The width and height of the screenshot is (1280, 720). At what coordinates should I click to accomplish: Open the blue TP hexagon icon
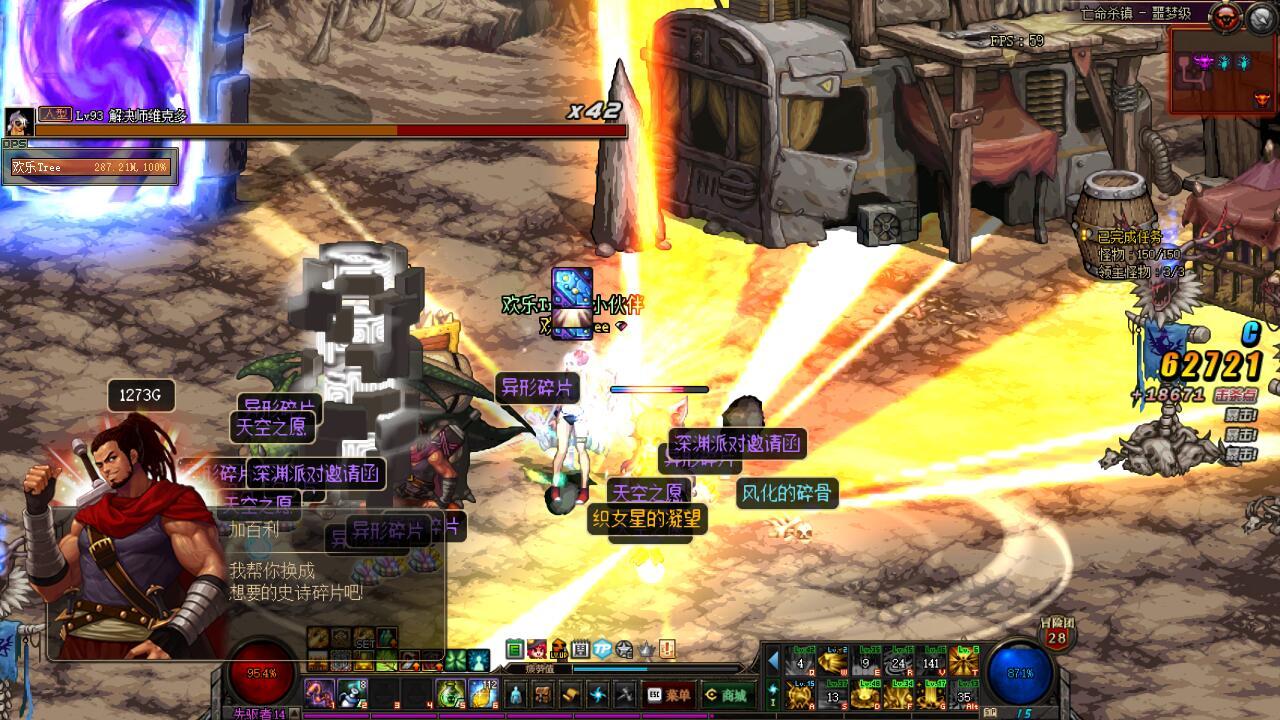click(x=602, y=649)
